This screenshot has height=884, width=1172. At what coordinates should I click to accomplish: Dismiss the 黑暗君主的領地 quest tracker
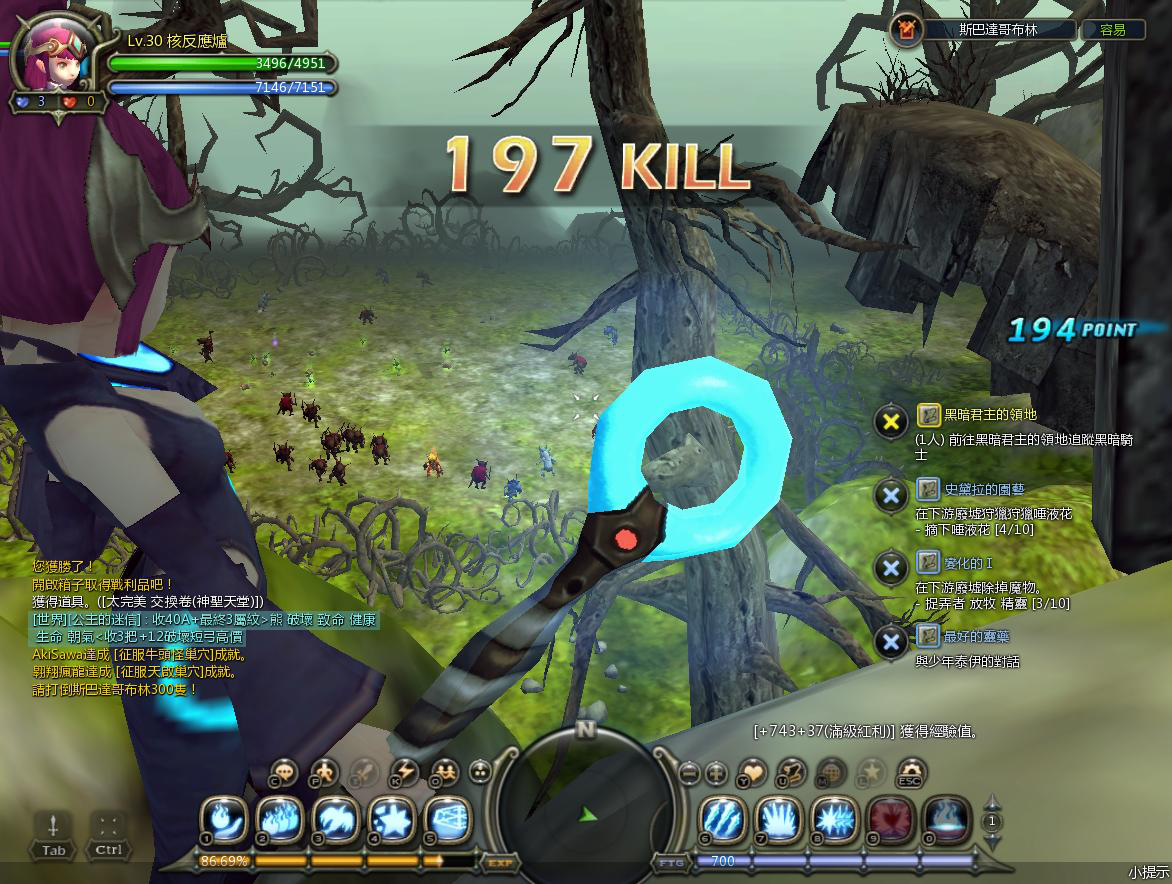click(x=890, y=421)
